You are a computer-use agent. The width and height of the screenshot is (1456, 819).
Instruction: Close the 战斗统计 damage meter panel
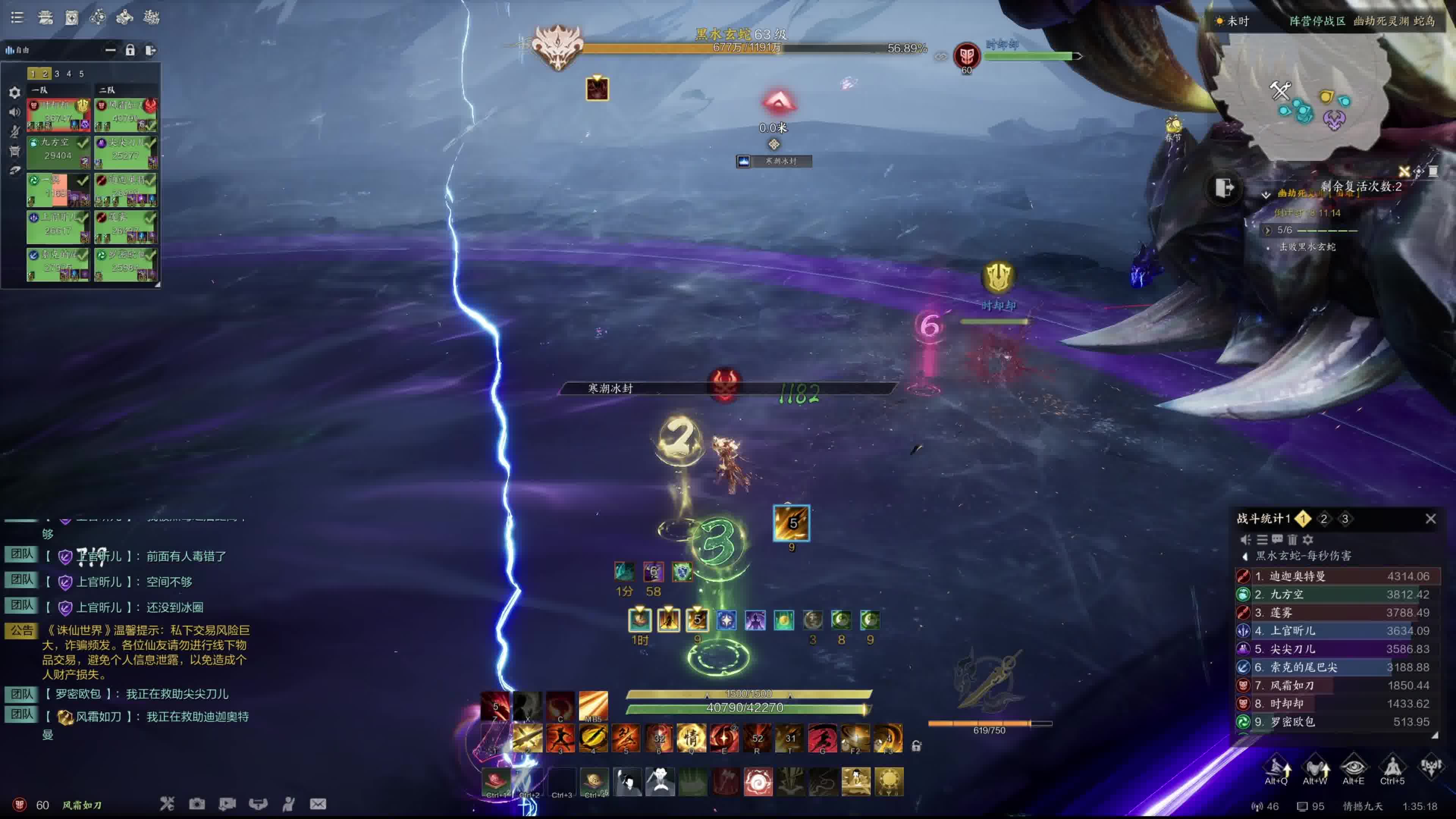[1430, 519]
